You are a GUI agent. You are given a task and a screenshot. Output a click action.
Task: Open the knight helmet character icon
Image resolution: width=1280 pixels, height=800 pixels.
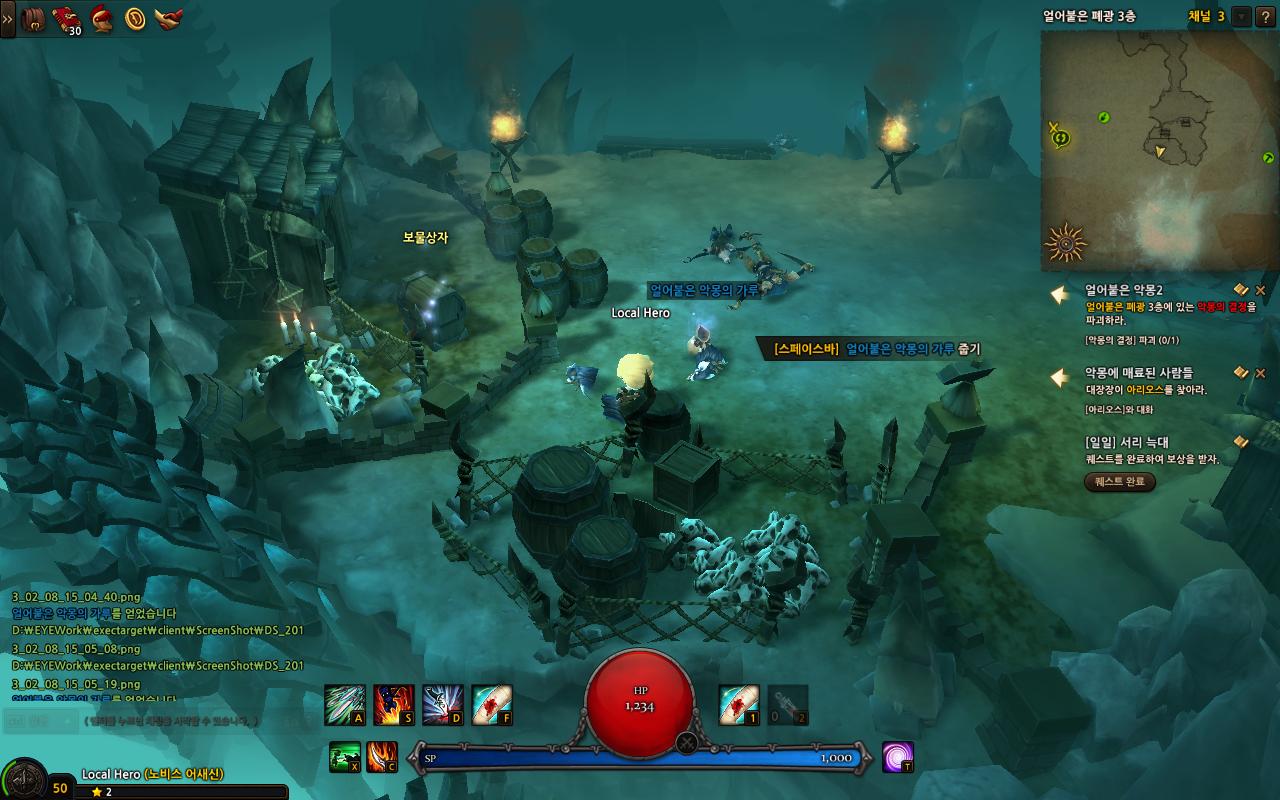(x=101, y=18)
